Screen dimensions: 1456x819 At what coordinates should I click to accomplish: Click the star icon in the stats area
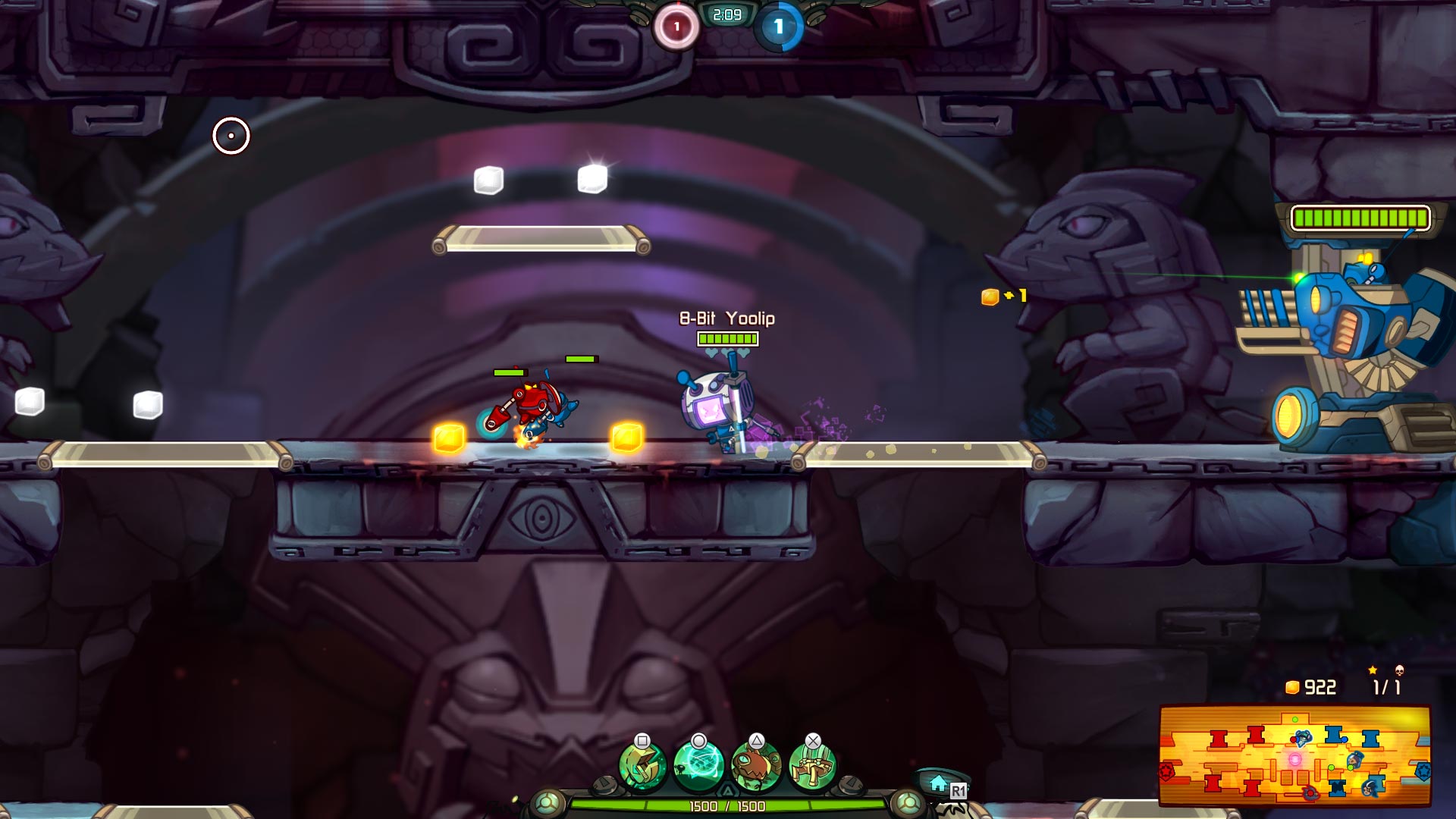coord(1373,671)
